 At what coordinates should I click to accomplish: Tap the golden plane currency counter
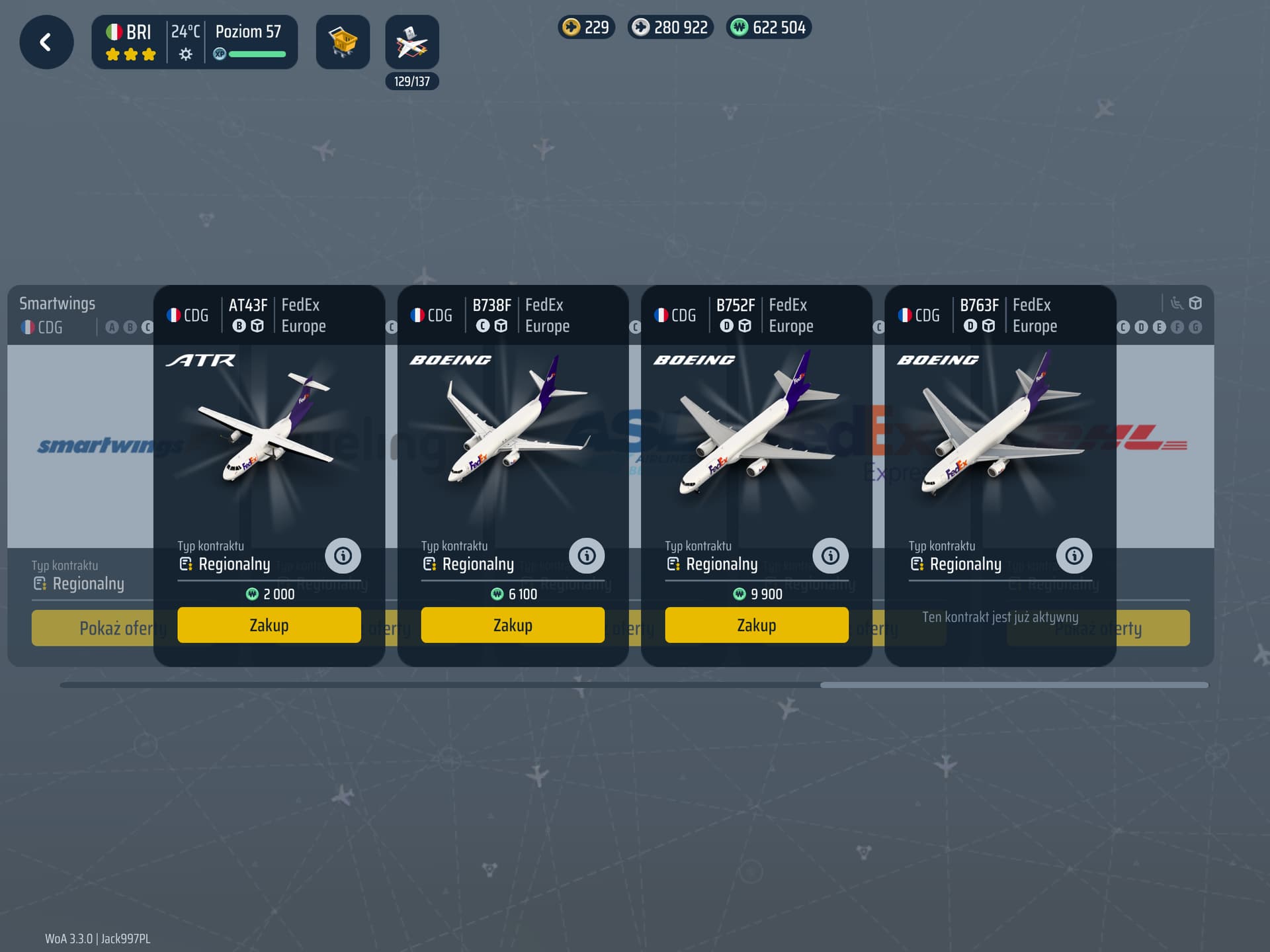586,27
